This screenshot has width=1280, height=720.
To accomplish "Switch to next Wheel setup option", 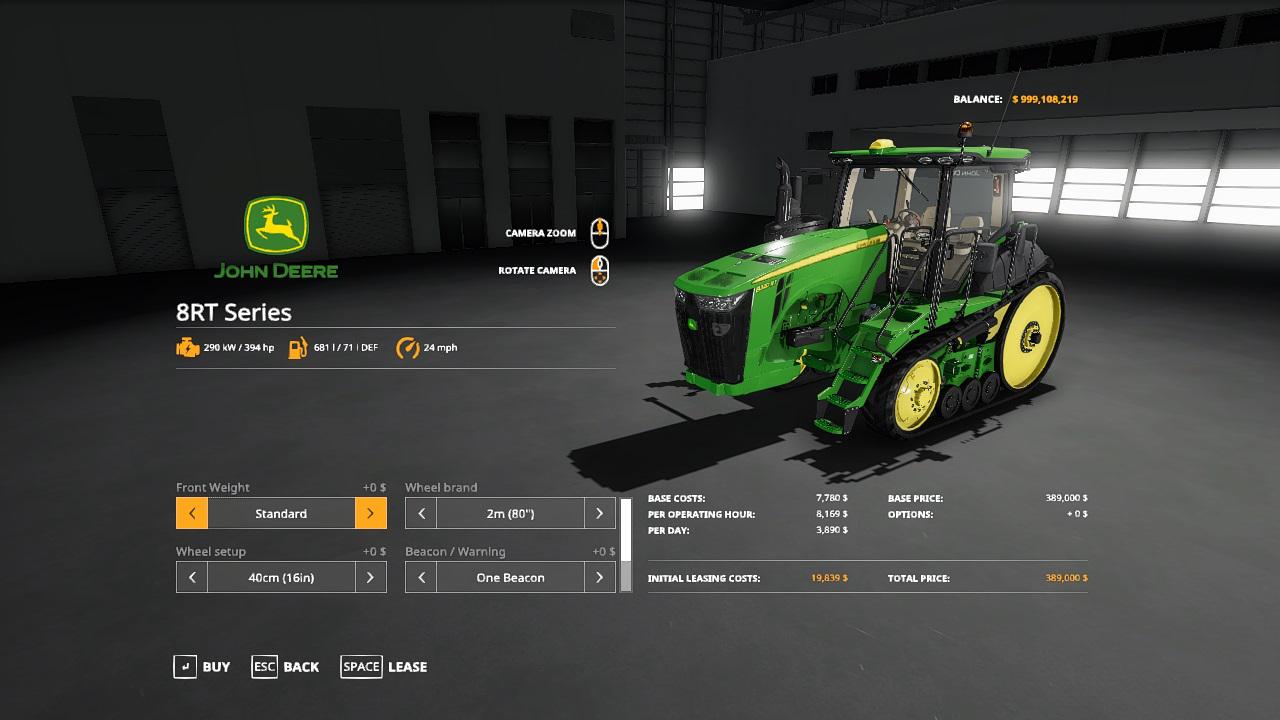I will [370, 578].
